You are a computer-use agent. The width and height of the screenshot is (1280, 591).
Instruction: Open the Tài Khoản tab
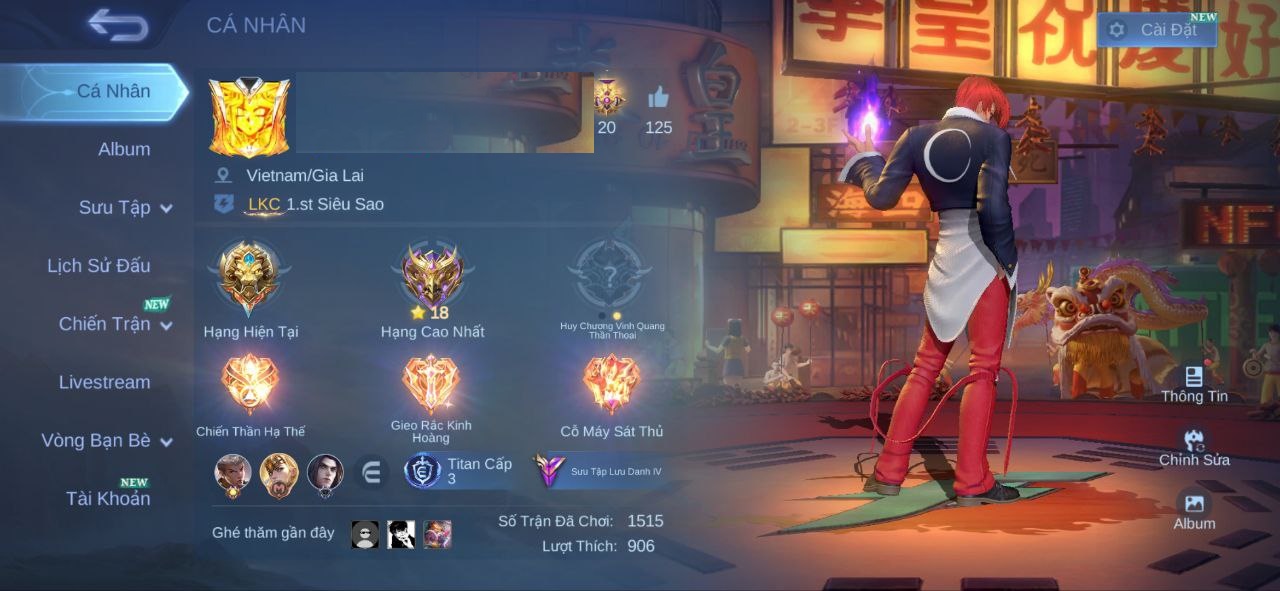tap(108, 498)
